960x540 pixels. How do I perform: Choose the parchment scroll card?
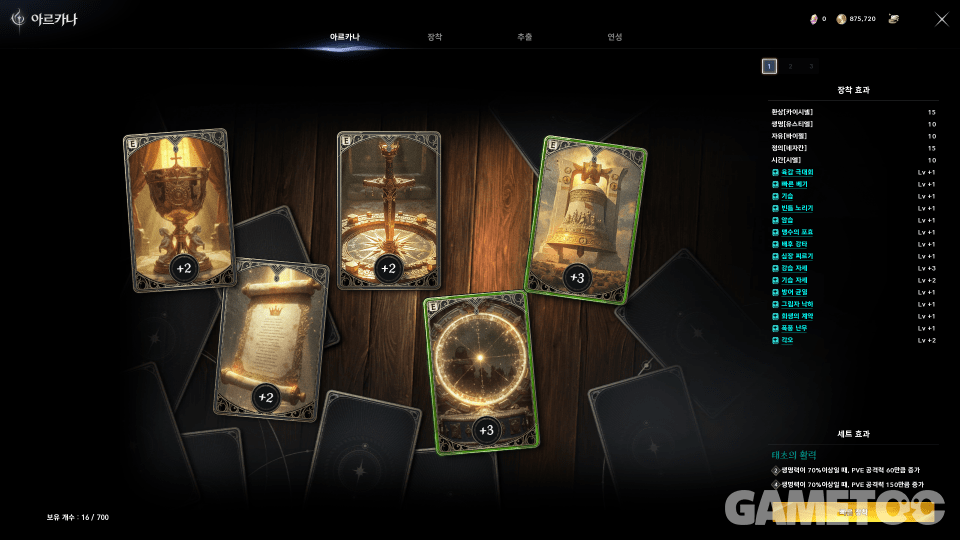coord(271,342)
